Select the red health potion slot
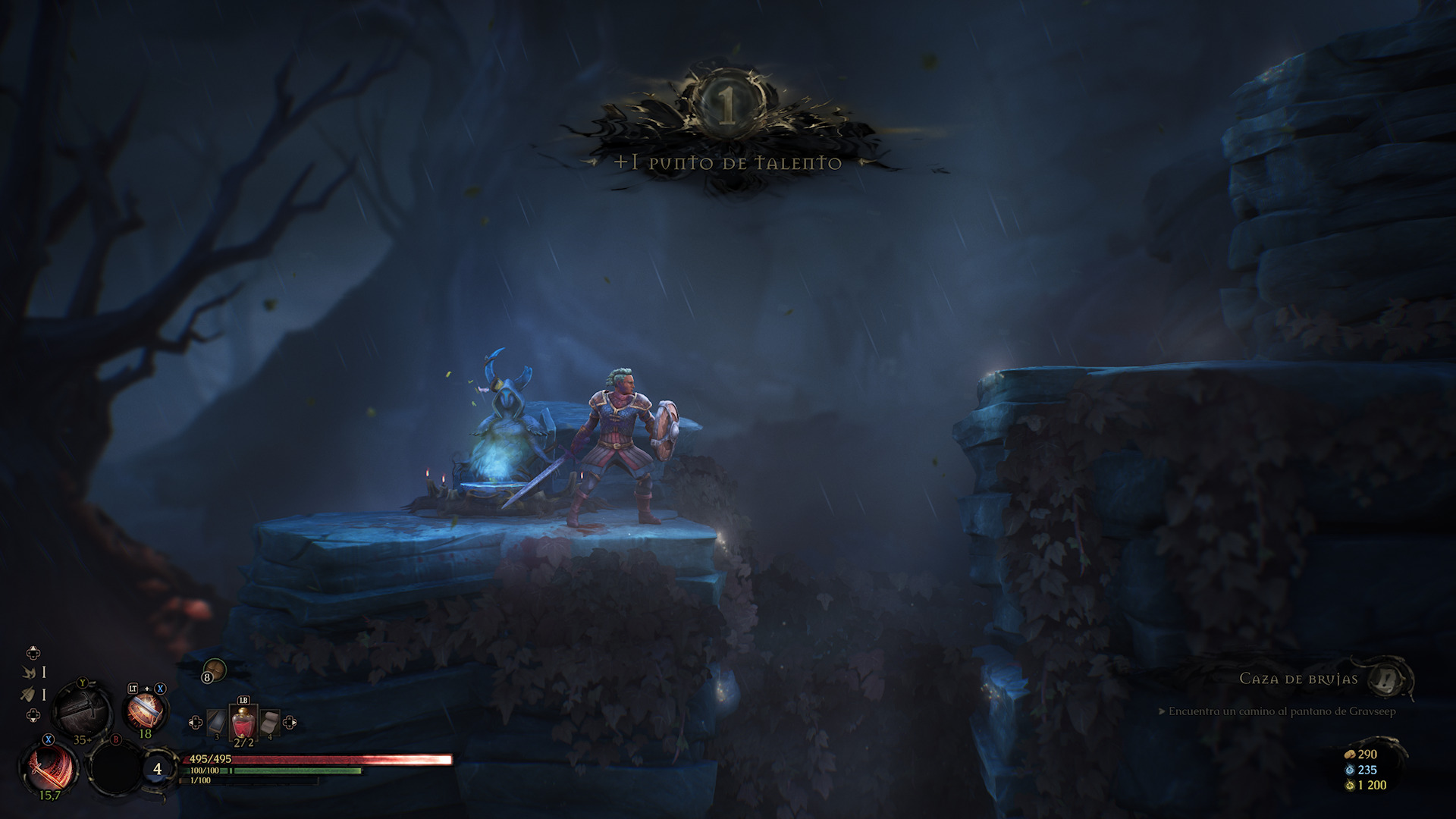The height and width of the screenshot is (819, 1456). pyautogui.click(x=243, y=723)
